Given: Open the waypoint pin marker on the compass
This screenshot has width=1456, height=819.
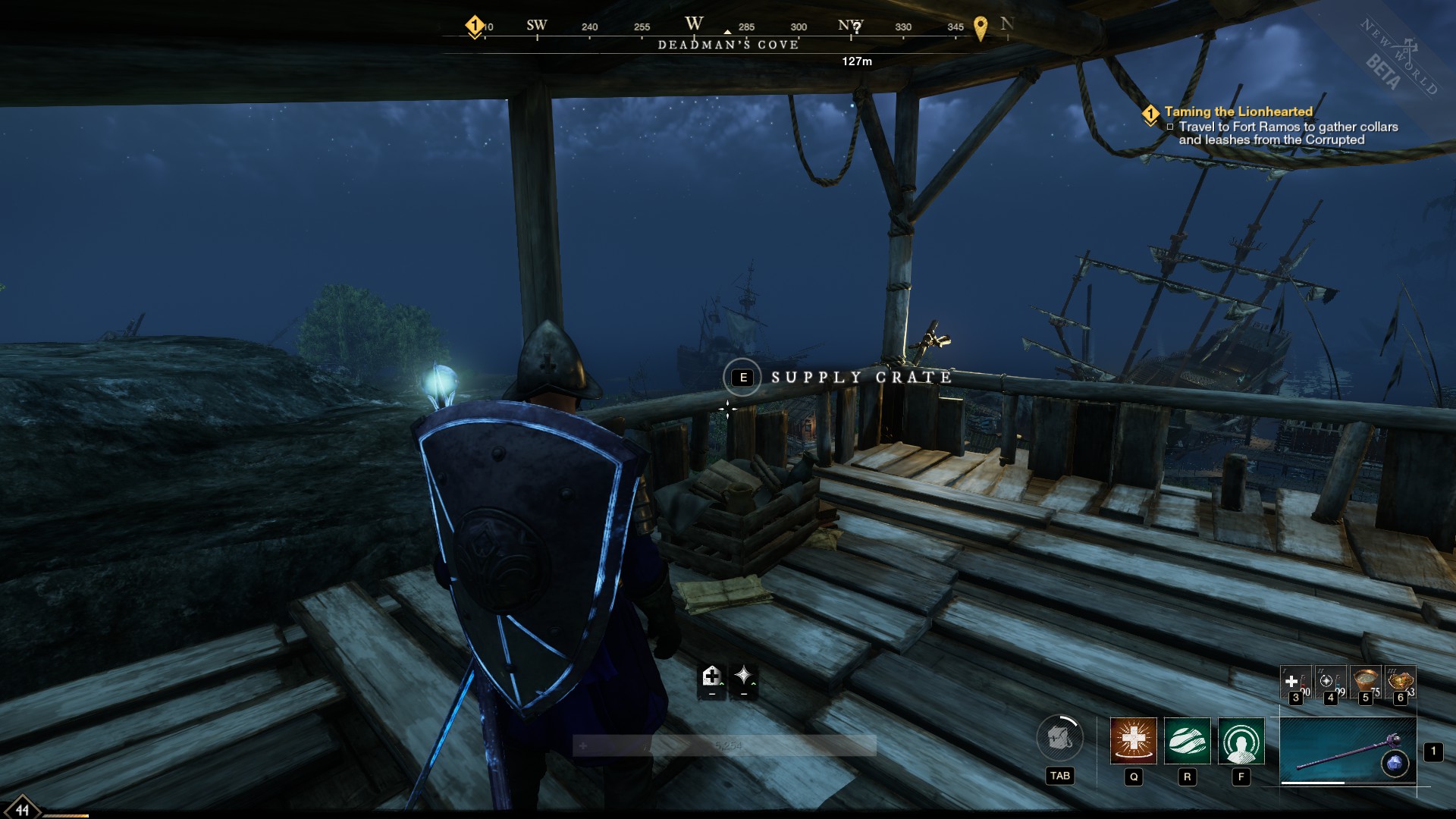Looking at the screenshot, I should click(x=981, y=27).
